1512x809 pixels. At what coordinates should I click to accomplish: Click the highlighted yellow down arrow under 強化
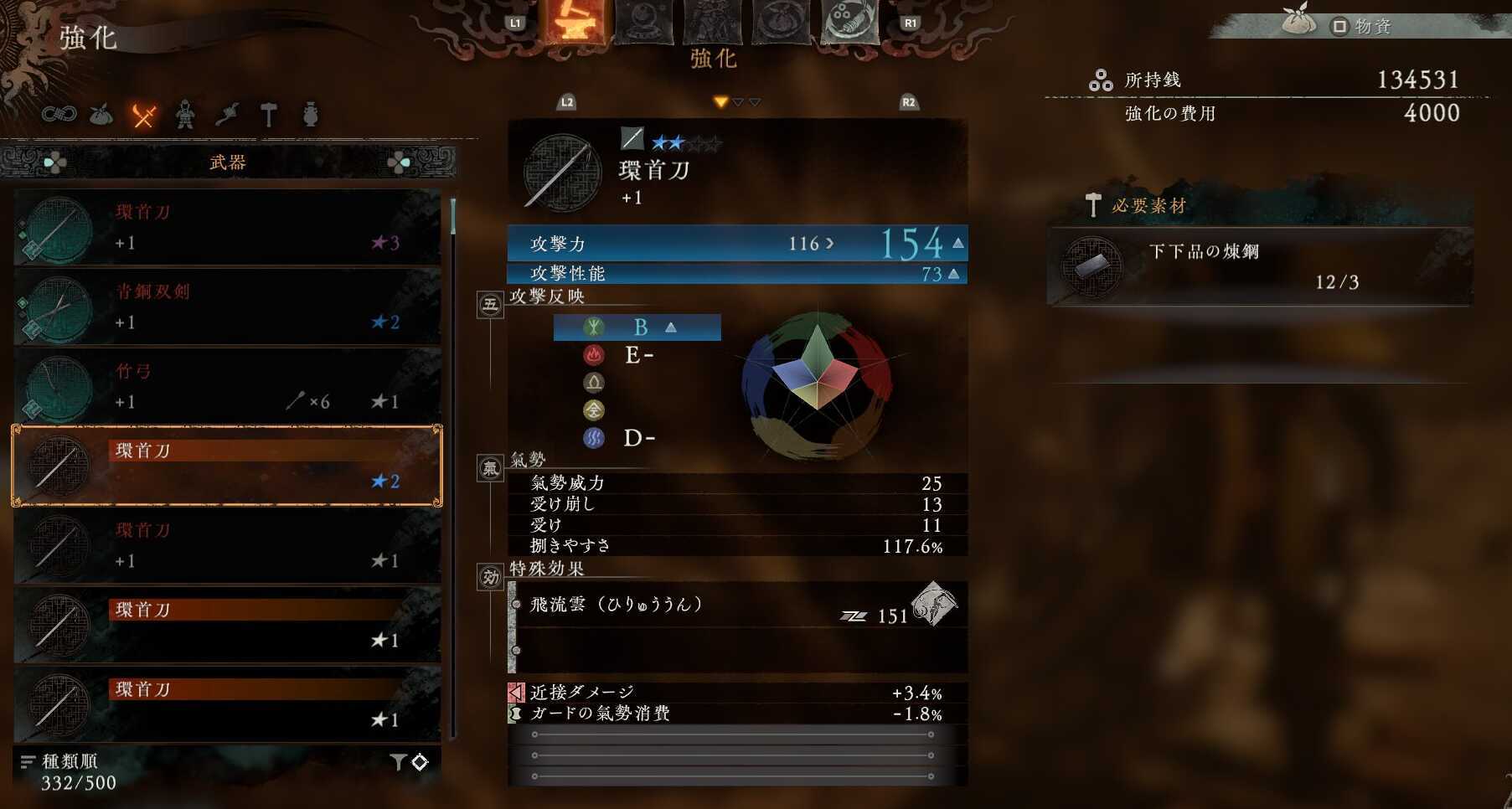(719, 100)
